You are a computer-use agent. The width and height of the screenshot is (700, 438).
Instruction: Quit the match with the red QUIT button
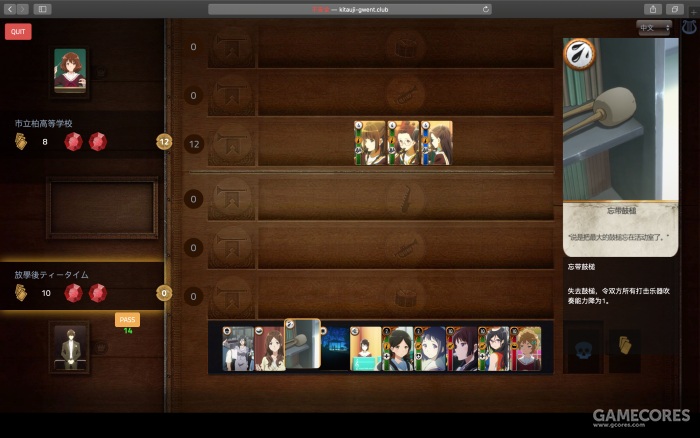coord(18,31)
